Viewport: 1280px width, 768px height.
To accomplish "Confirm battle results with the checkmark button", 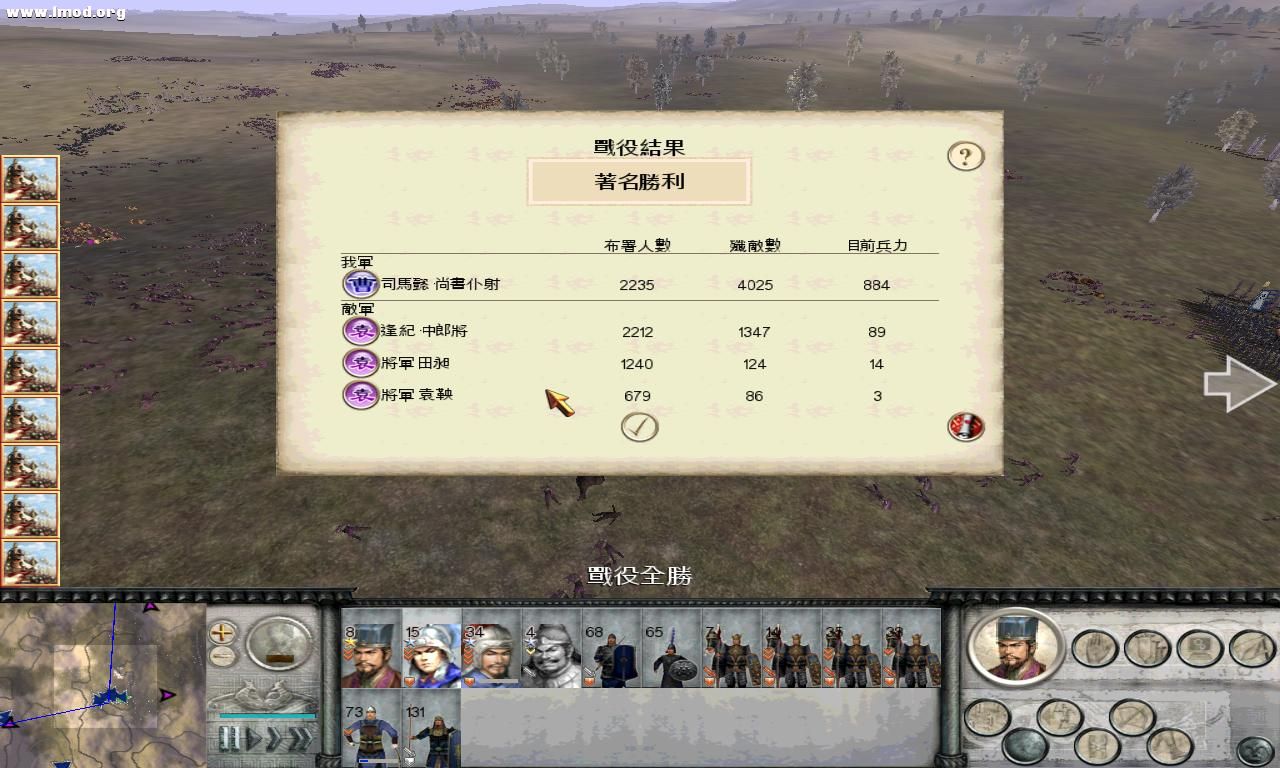I will click(641, 424).
